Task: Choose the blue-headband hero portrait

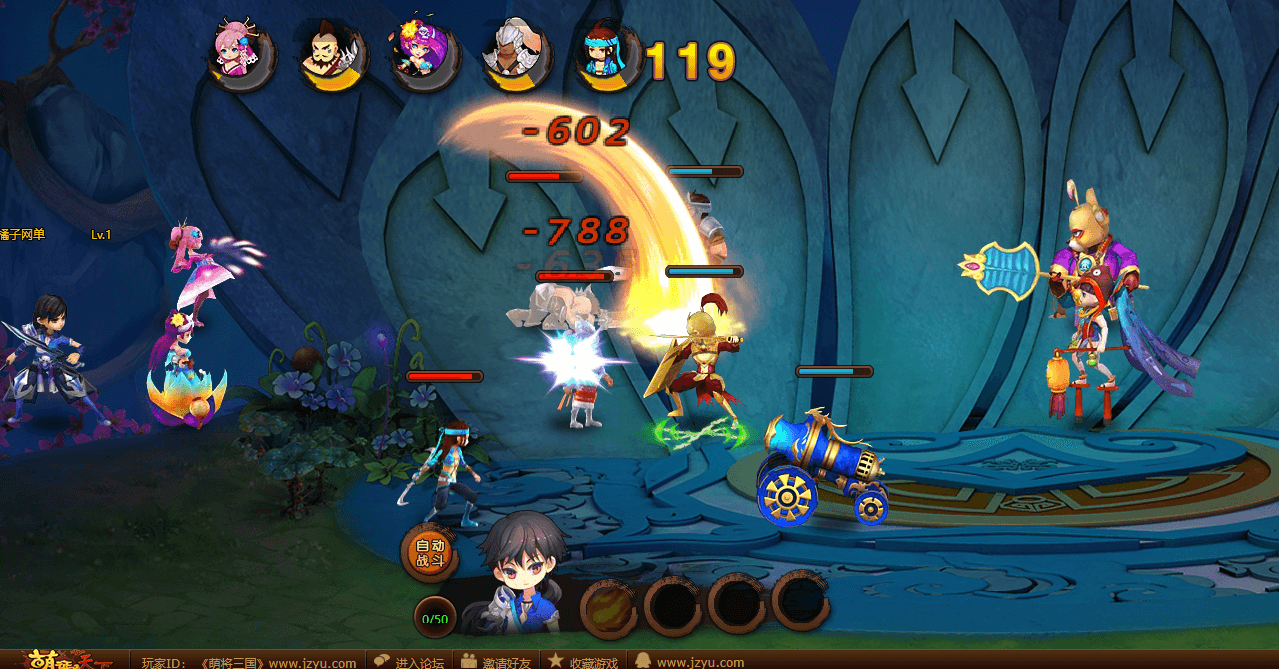Action: coord(605,56)
